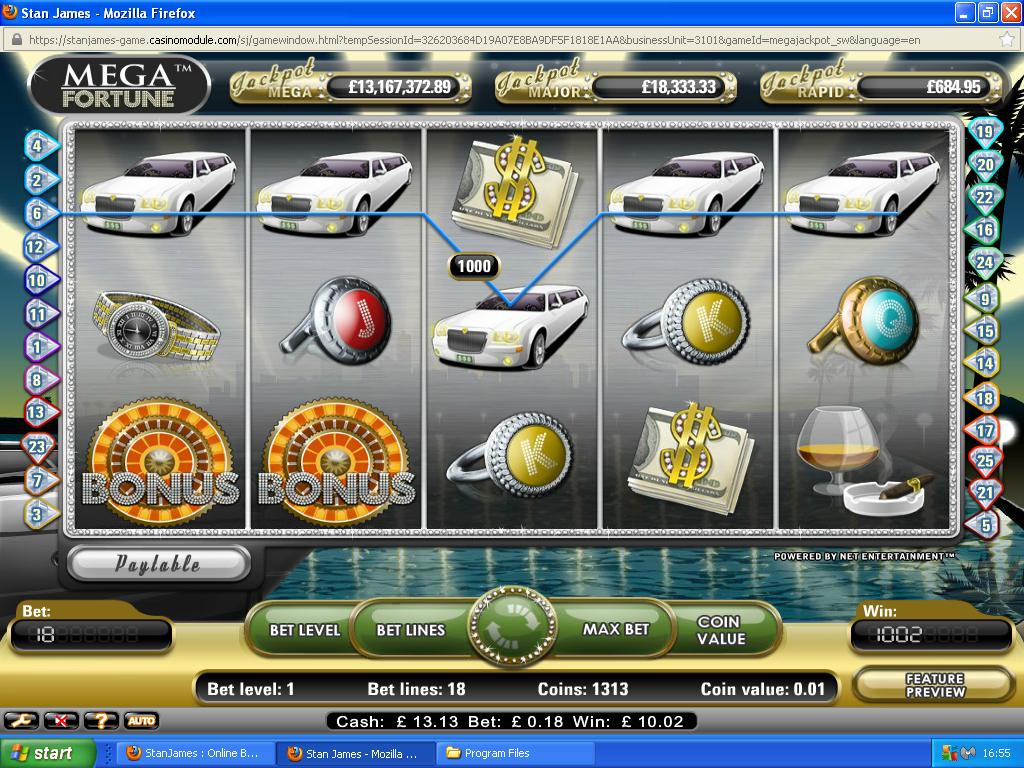Screen dimensions: 1024x768
Task: Change the number of BET LINES
Action: tap(410, 630)
